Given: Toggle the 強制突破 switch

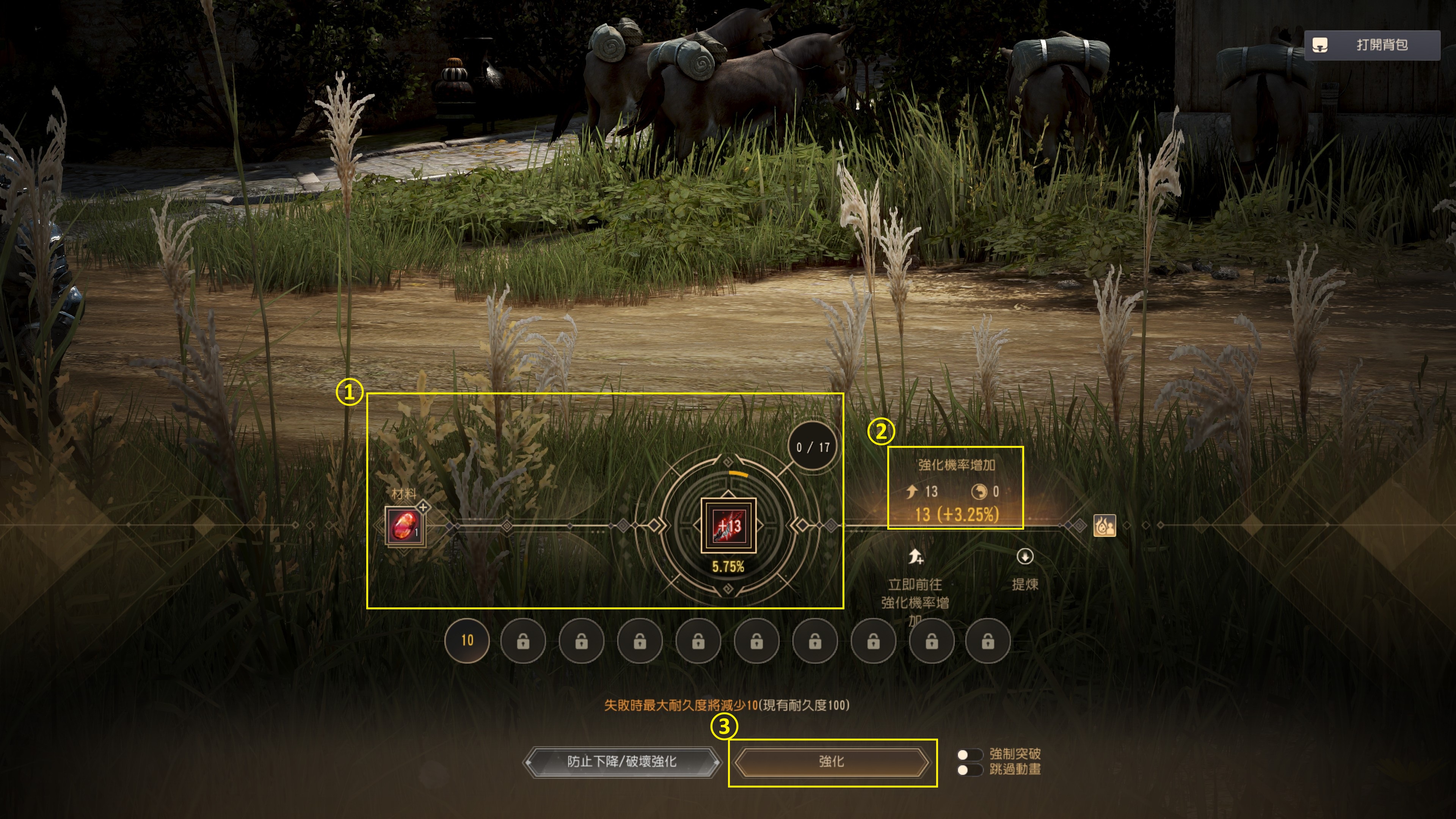Looking at the screenshot, I should coord(969,755).
